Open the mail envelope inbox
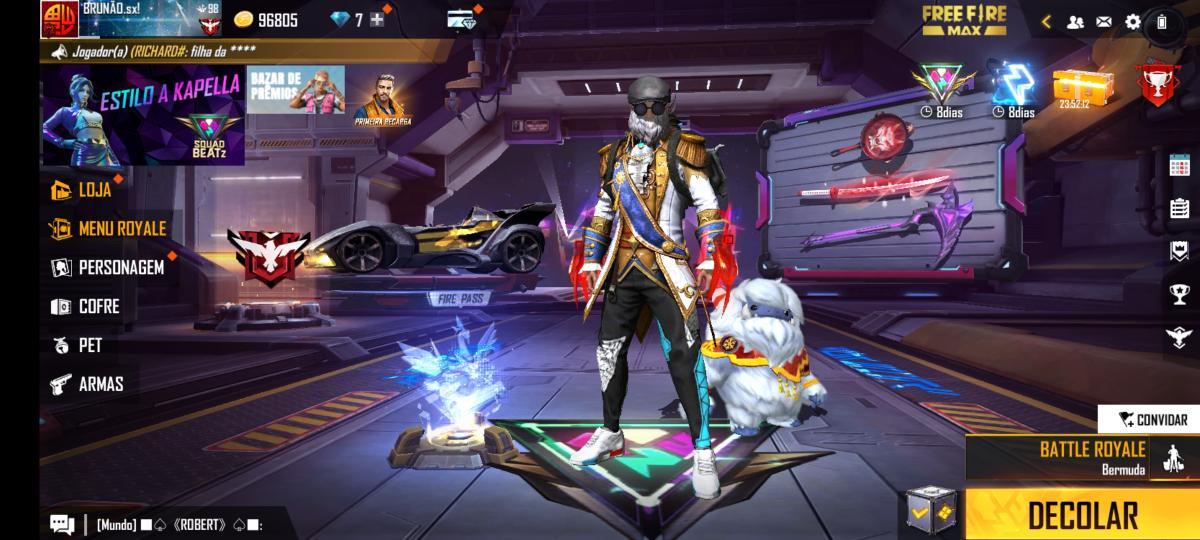This screenshot has width=1200, height=540. pyautogui.click(x=1104, y=21)
